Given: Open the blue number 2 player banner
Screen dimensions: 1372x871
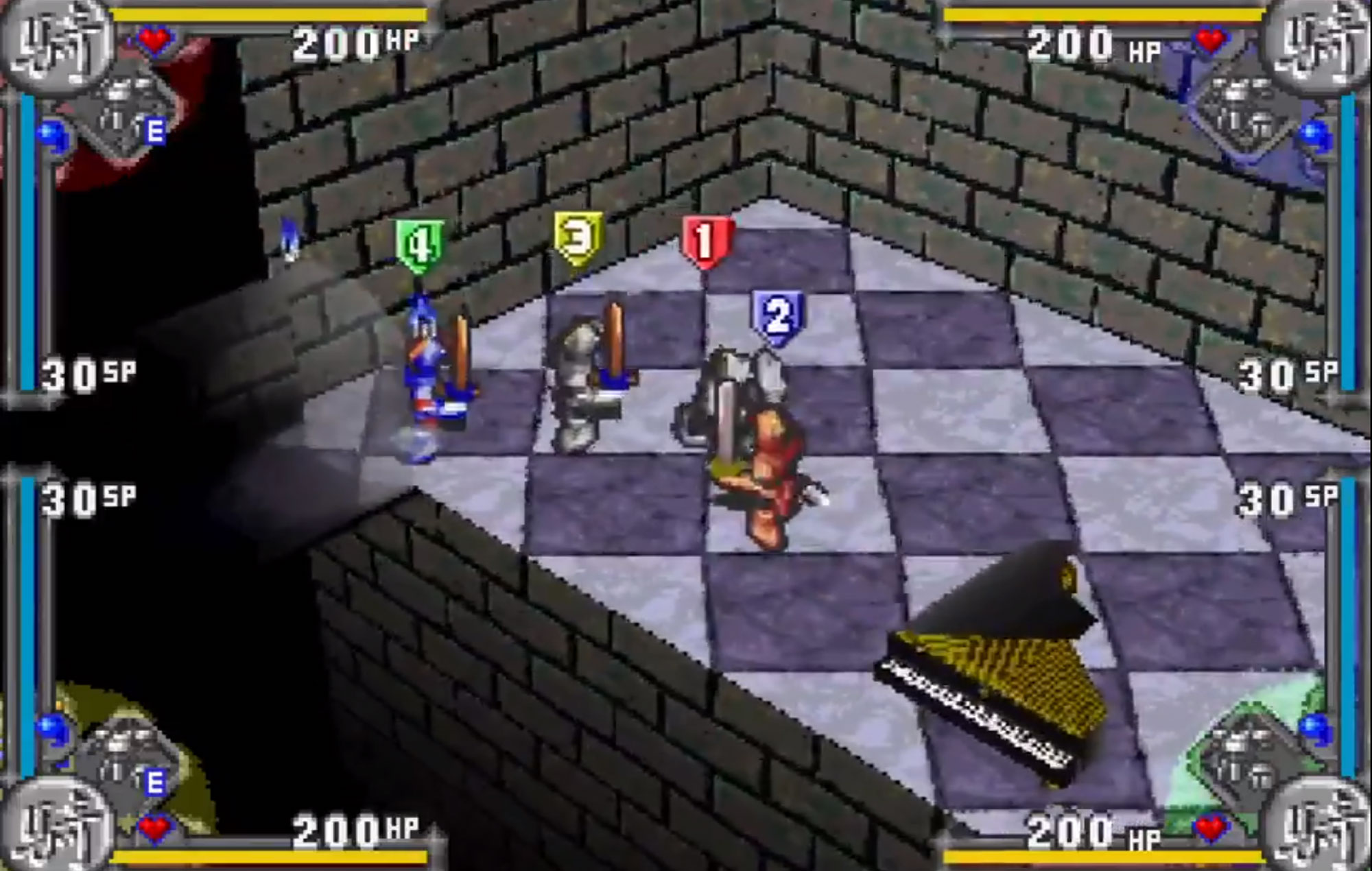Looking at the screenshot, I should point(779,315).
